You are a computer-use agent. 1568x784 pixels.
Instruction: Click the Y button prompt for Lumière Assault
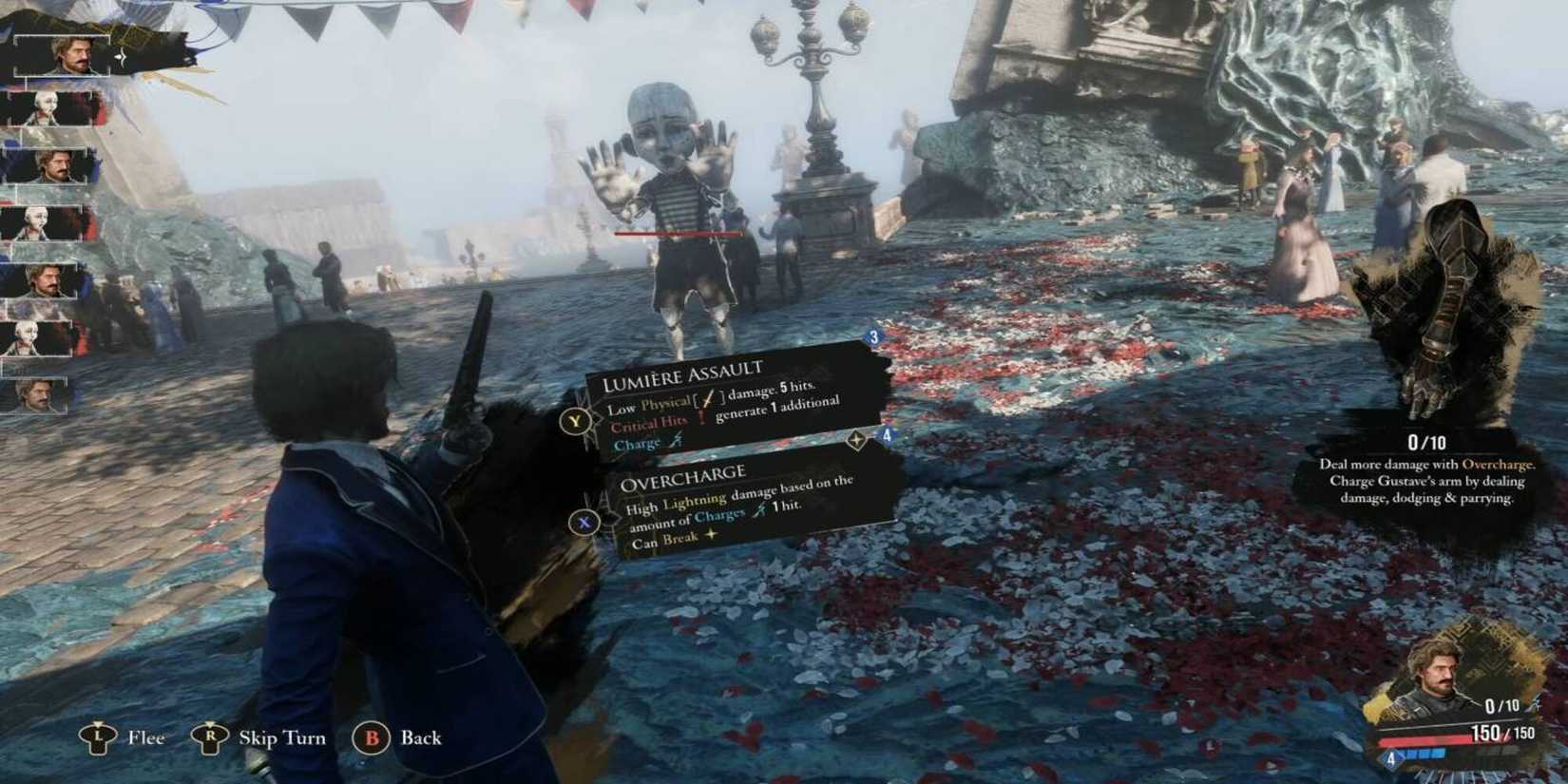pos(574,419)
